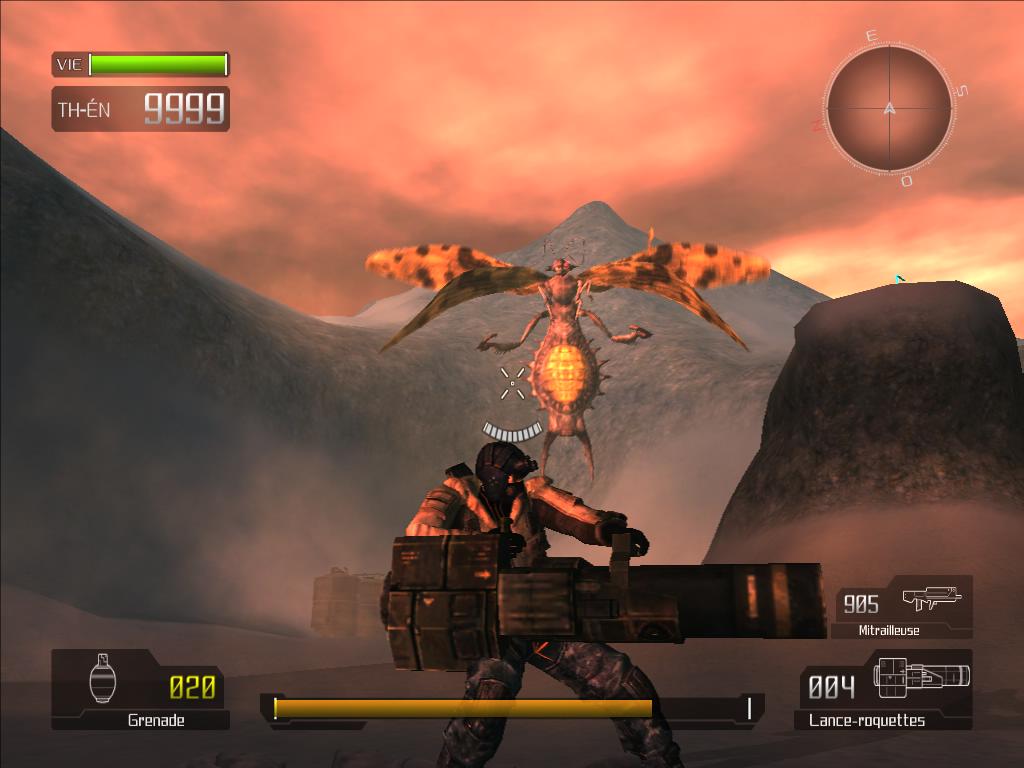Switch to the Mitrailleuse weapon
Viewport: 1024px width, 768px height.
(x=904, y=606)
